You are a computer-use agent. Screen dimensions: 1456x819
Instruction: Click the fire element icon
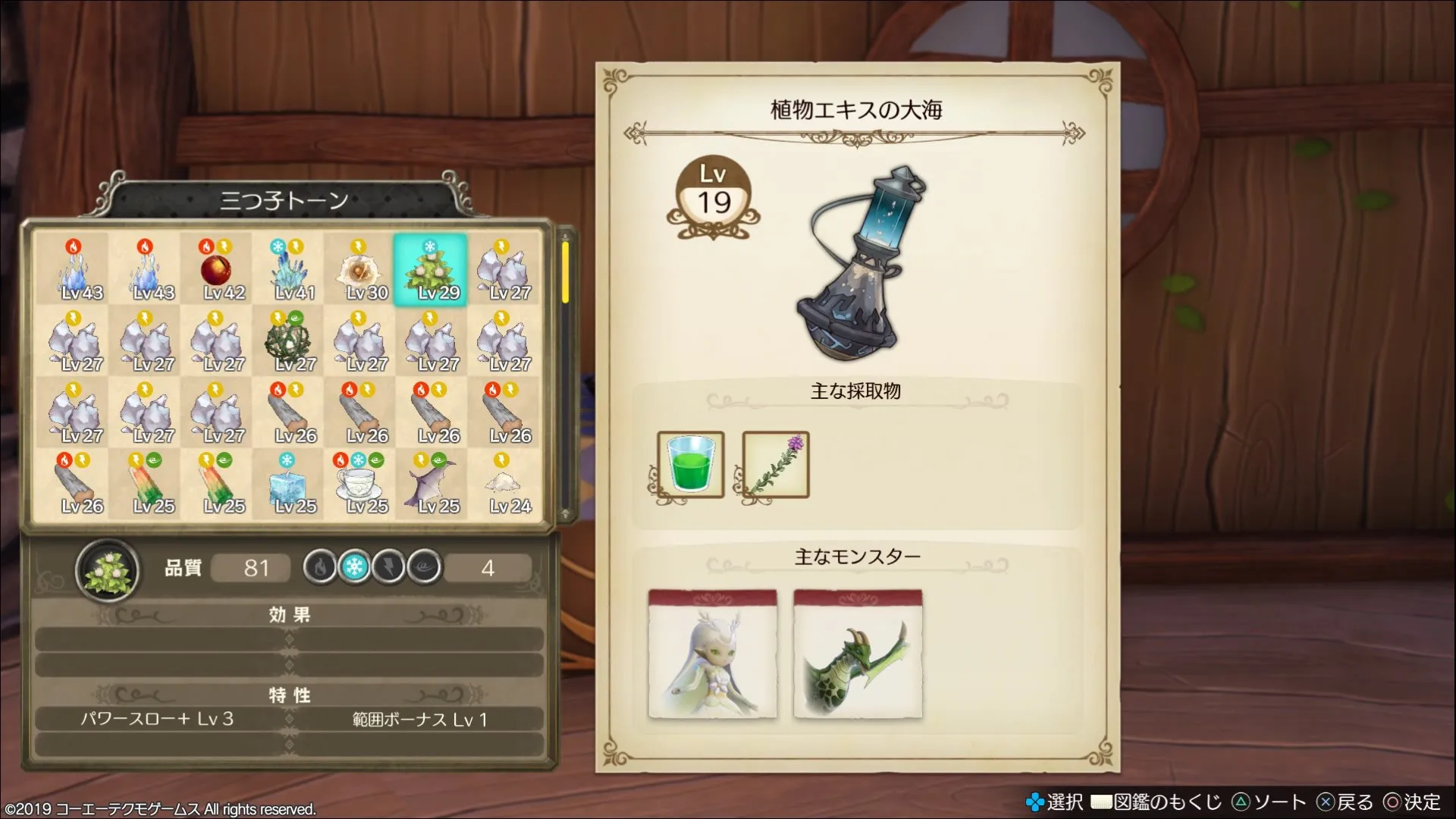point(320,566)
